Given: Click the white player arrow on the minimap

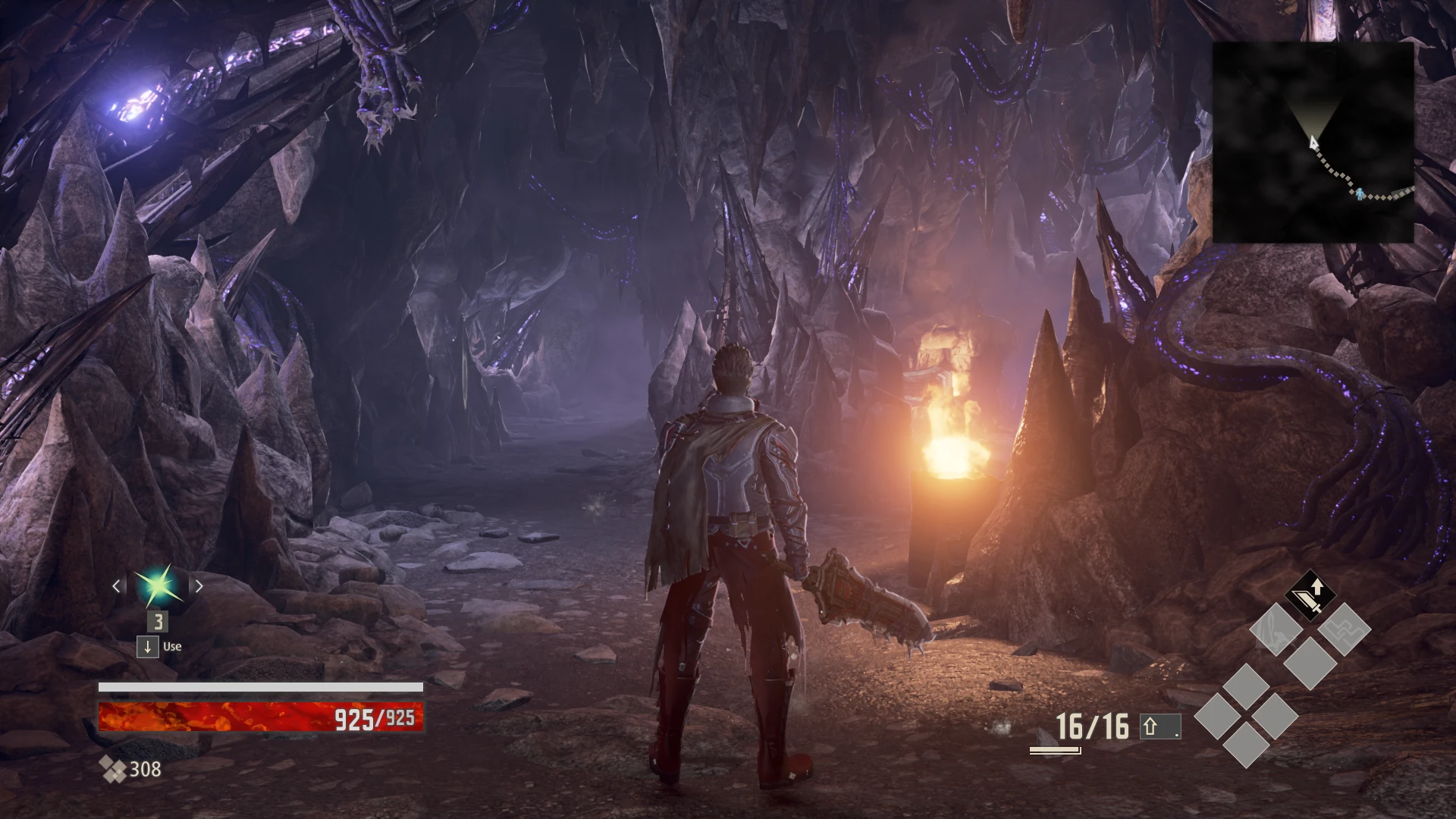Looking at the screenshot, I should (1313, 141).
